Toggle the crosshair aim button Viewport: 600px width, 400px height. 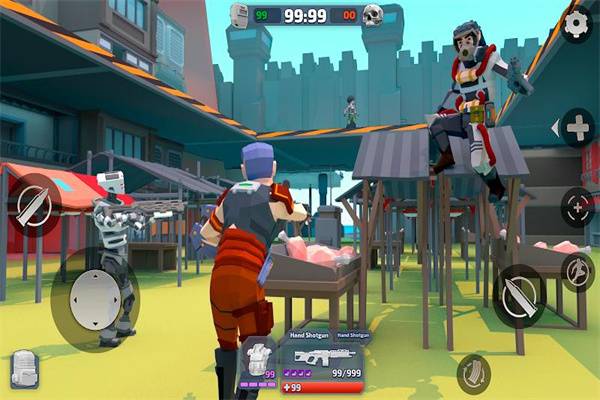pos(577,207)
